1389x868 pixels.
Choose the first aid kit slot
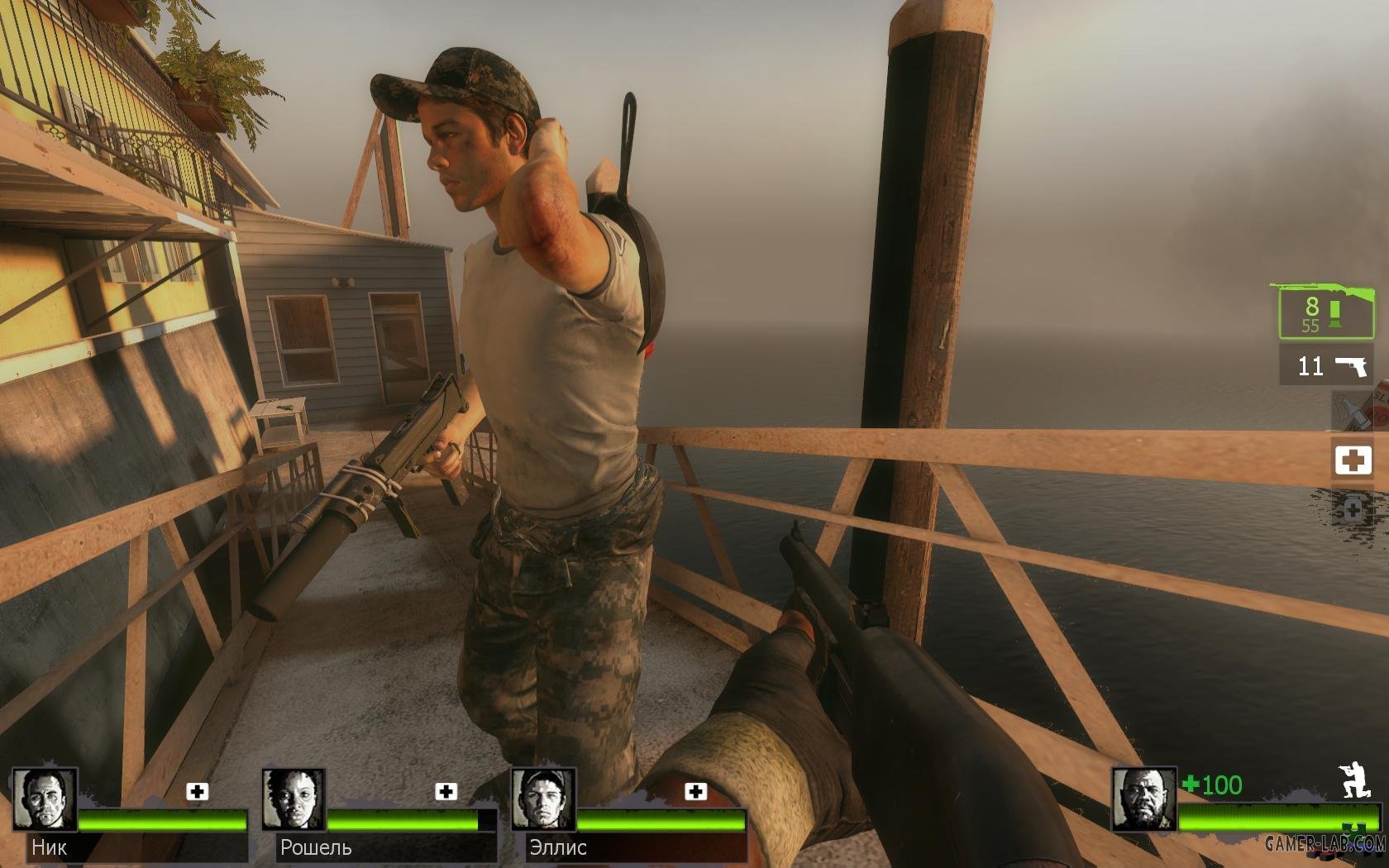coord(1353,460)
